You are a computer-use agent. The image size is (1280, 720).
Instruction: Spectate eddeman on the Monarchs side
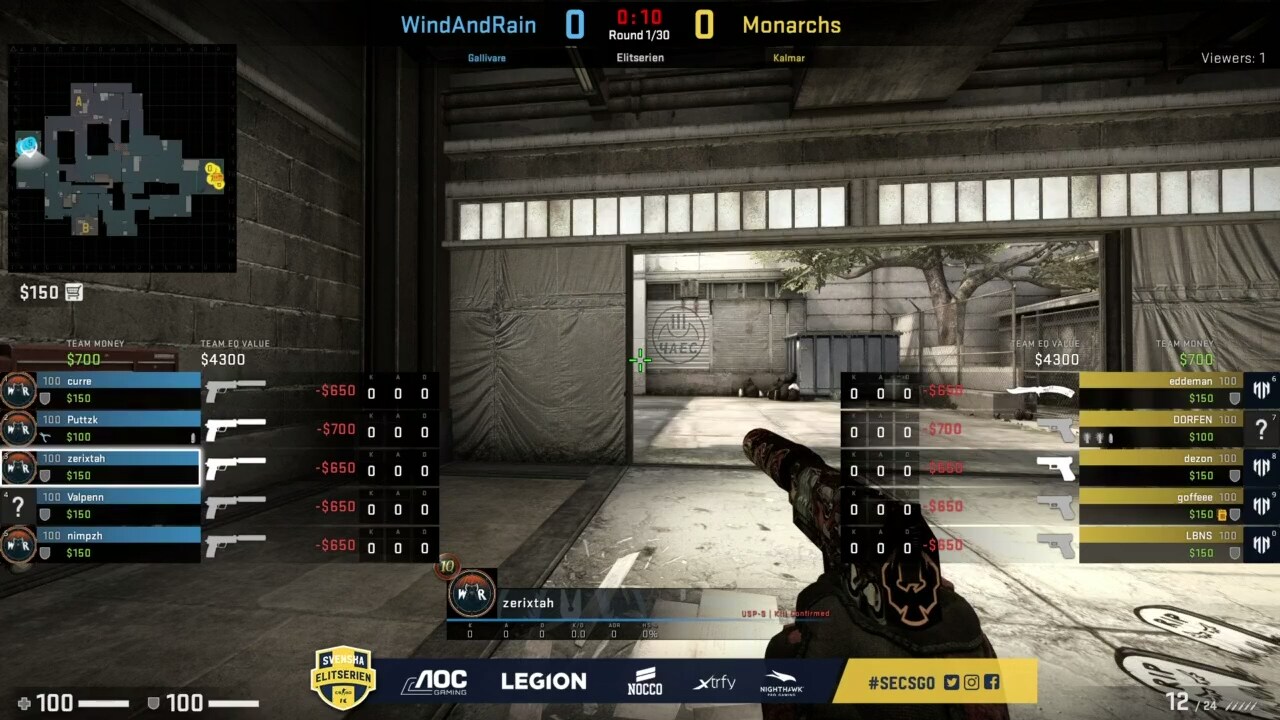(1160, 389)
